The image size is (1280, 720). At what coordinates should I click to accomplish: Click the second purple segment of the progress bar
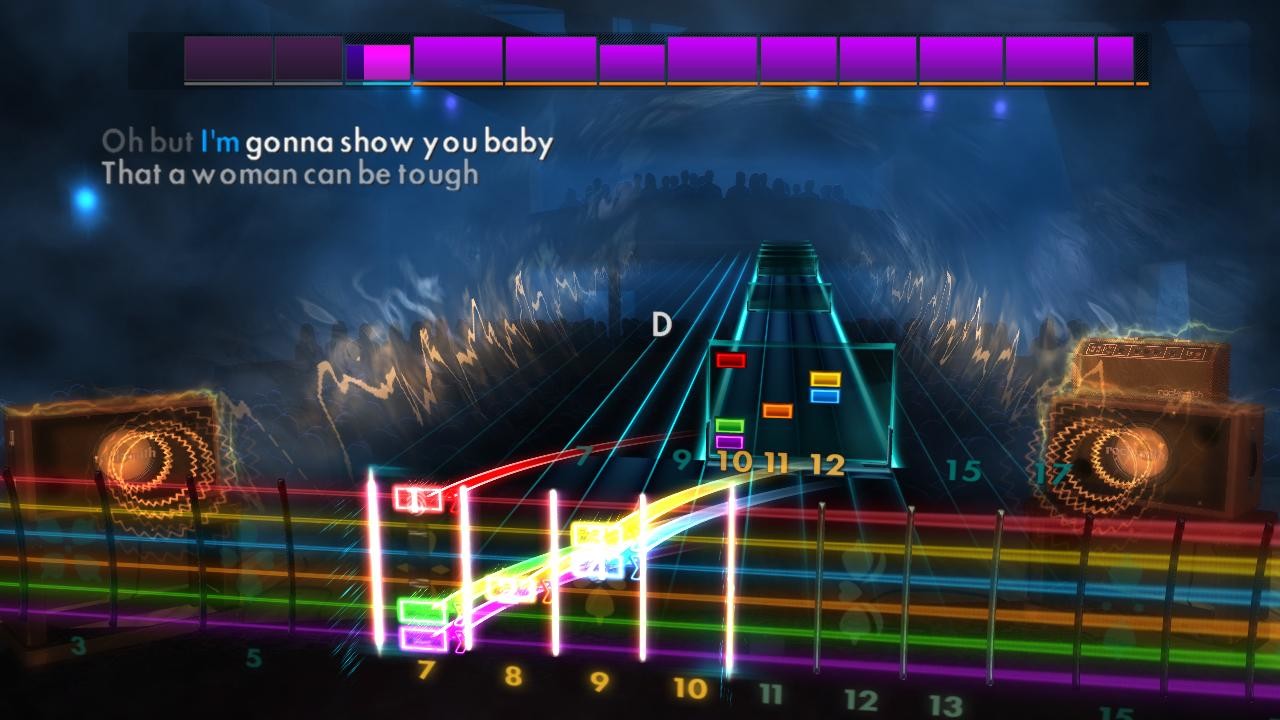308,56
